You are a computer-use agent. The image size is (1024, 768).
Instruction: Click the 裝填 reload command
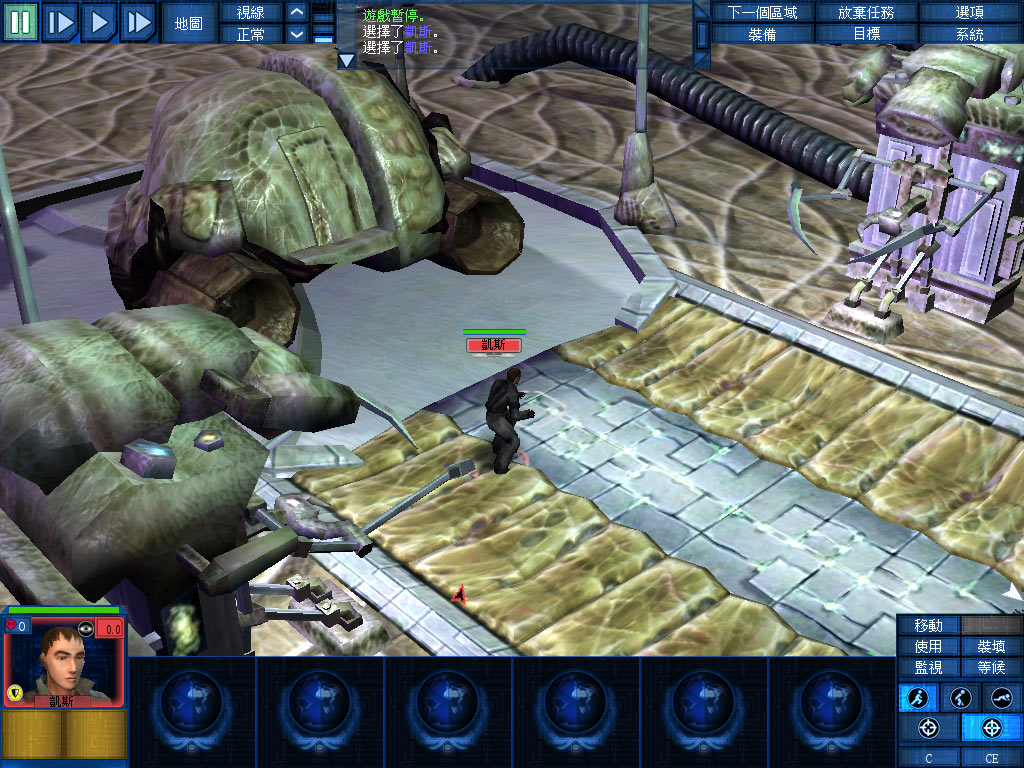991,646
